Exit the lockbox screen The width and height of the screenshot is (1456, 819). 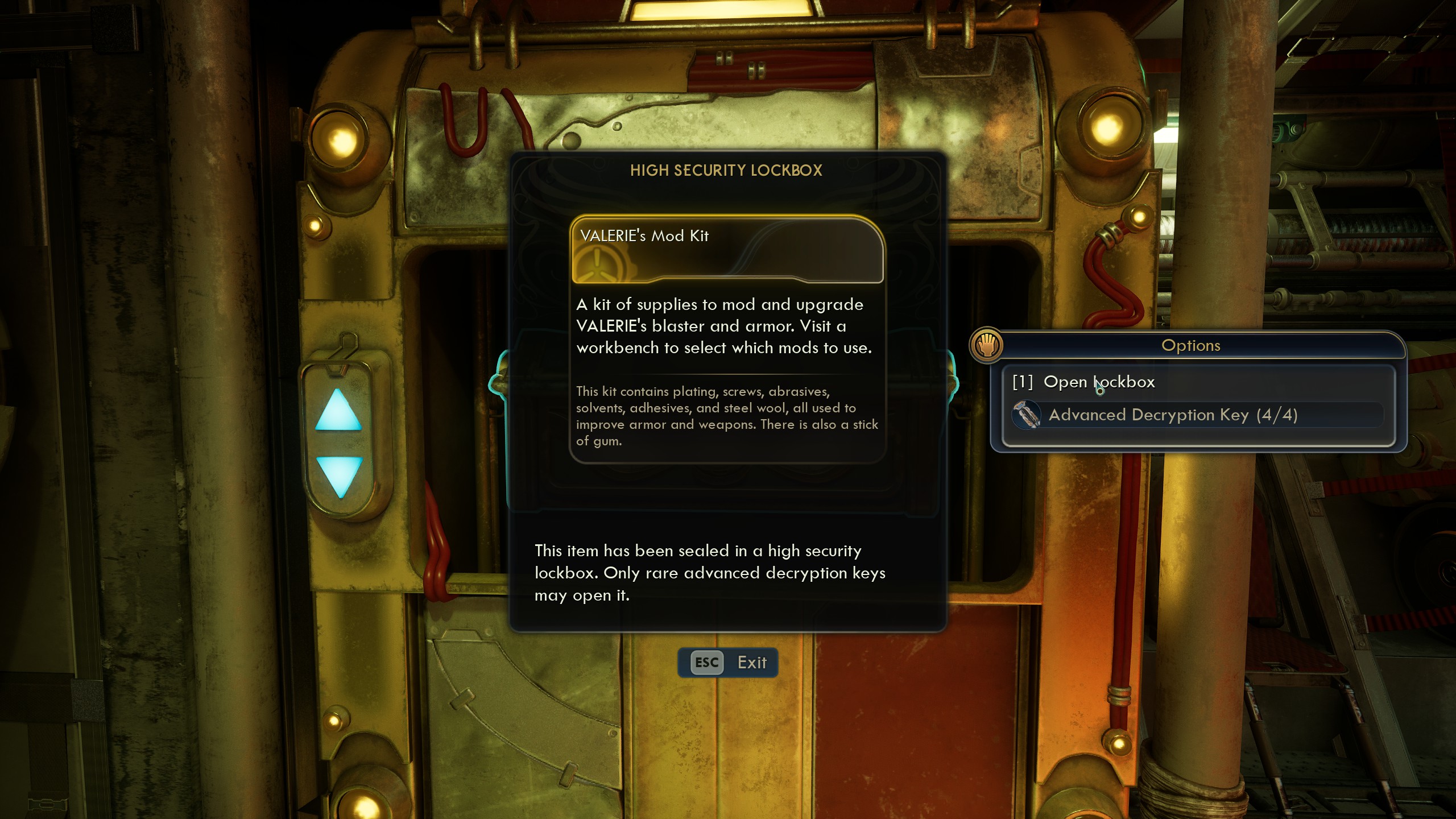click(728, 663)
